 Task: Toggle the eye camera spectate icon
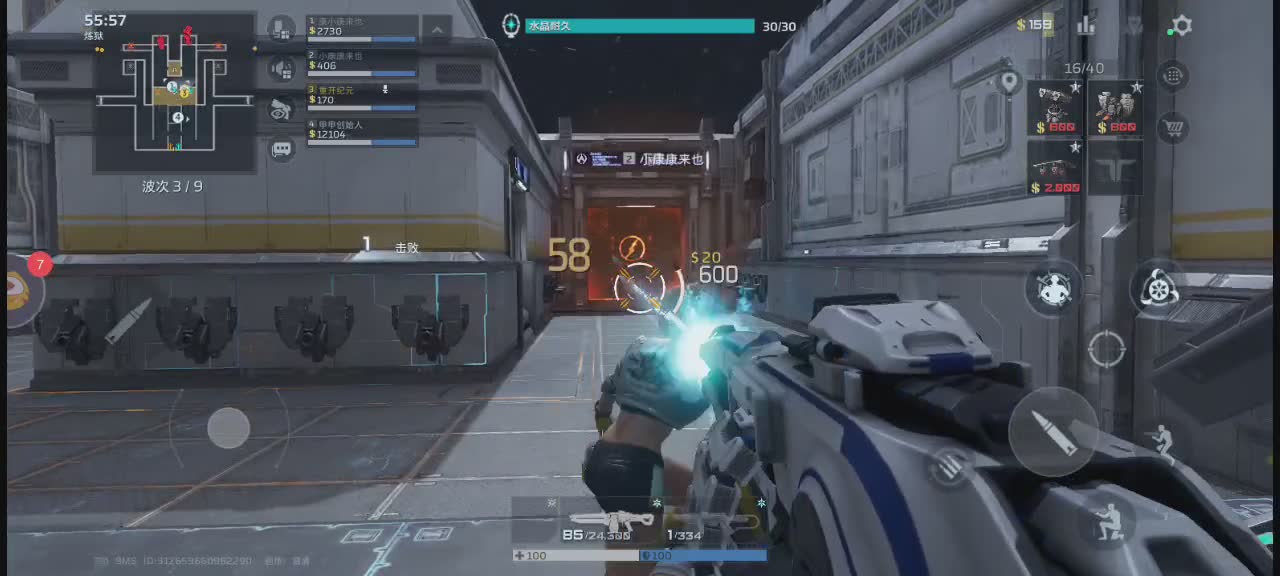click(282, 109)
